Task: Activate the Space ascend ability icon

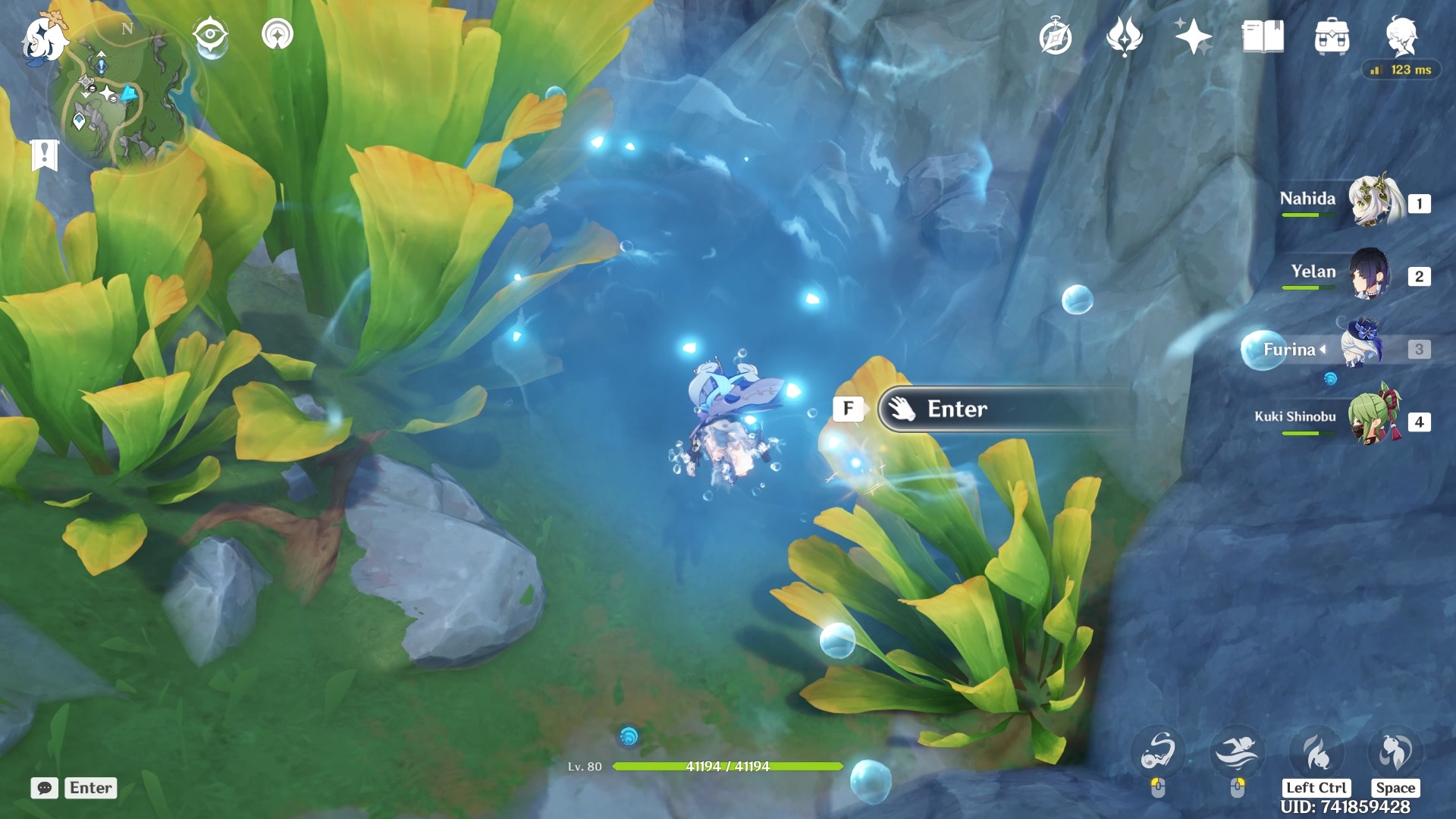Action: click(1395, 752)
